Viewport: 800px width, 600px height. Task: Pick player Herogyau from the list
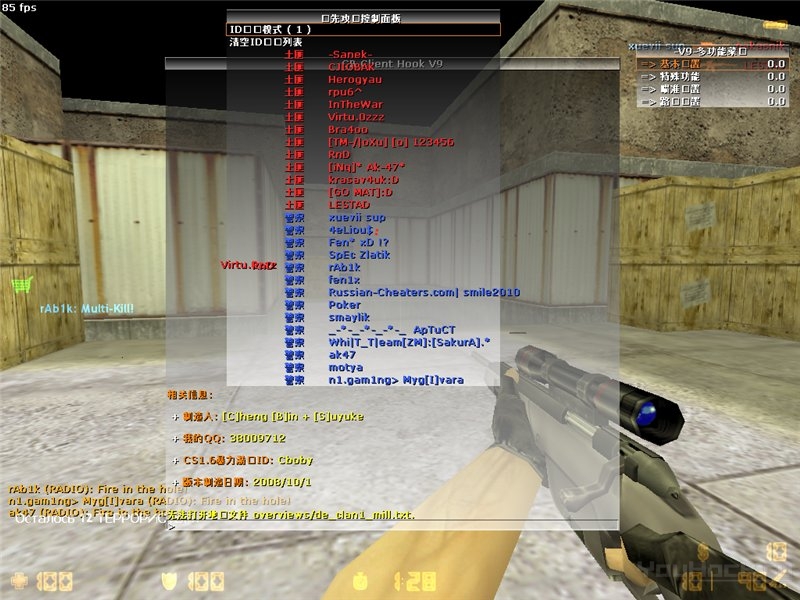[355, 79]
